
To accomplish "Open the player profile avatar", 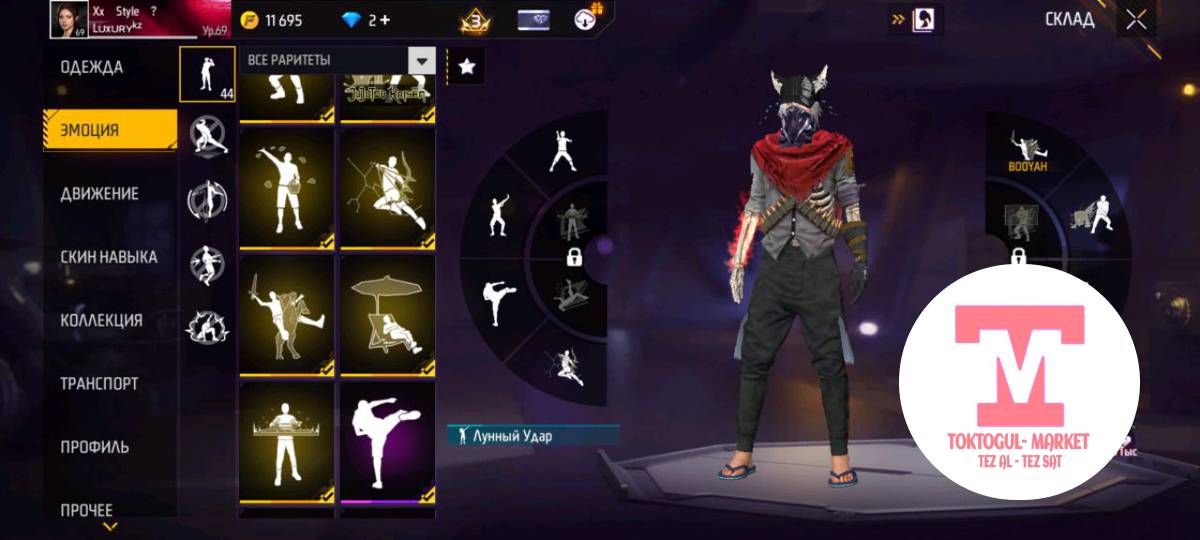I will [69, 19].
